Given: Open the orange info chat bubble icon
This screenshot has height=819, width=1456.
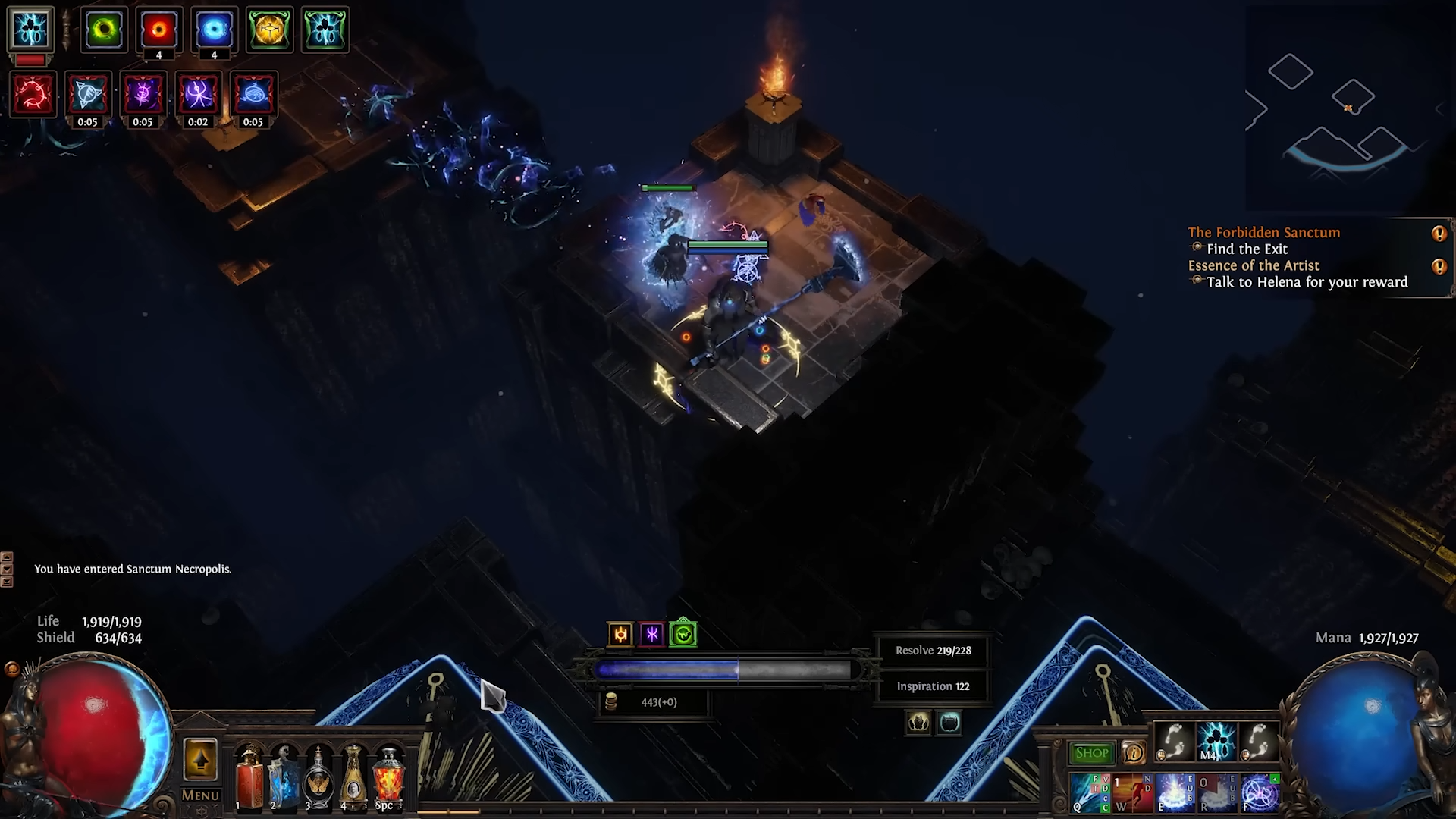Looking at the screenshot, I should [x=1134, y=753].
